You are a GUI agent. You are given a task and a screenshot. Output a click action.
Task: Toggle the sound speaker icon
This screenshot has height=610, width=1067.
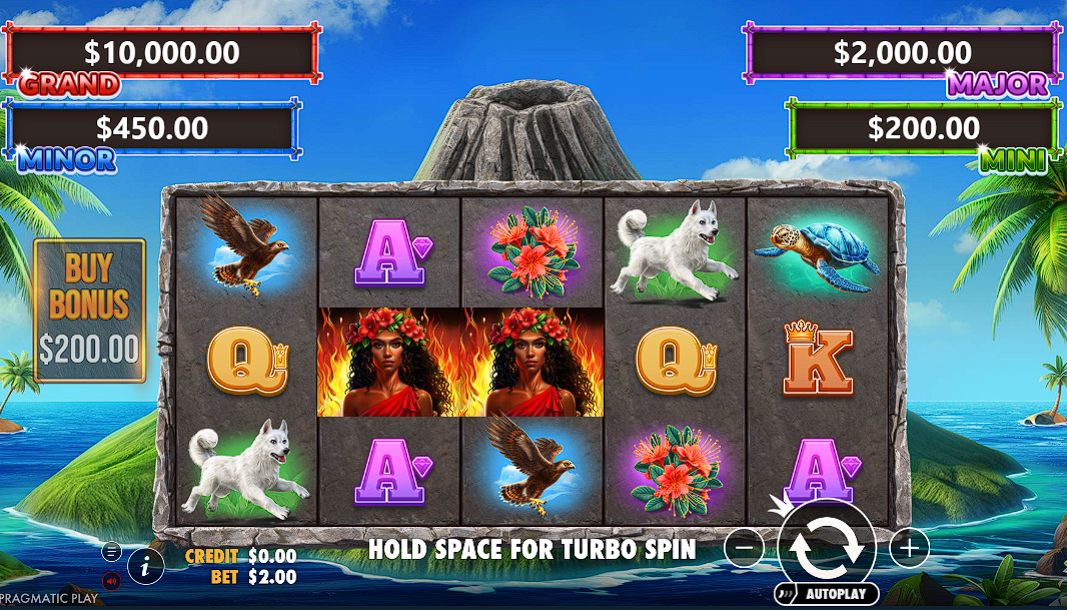(x=111, y=580)
